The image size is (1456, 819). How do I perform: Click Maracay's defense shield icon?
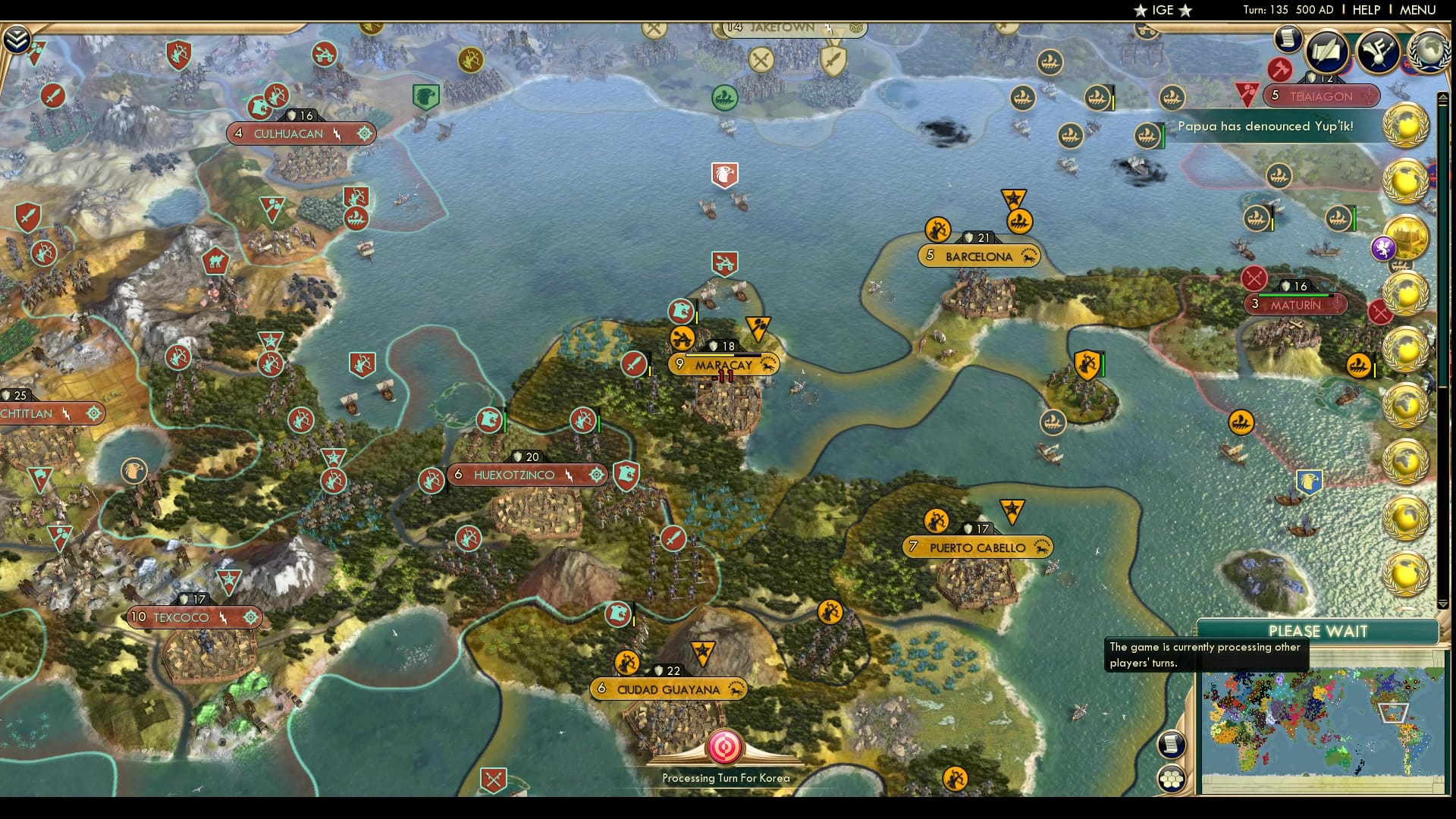click(713, 345)
